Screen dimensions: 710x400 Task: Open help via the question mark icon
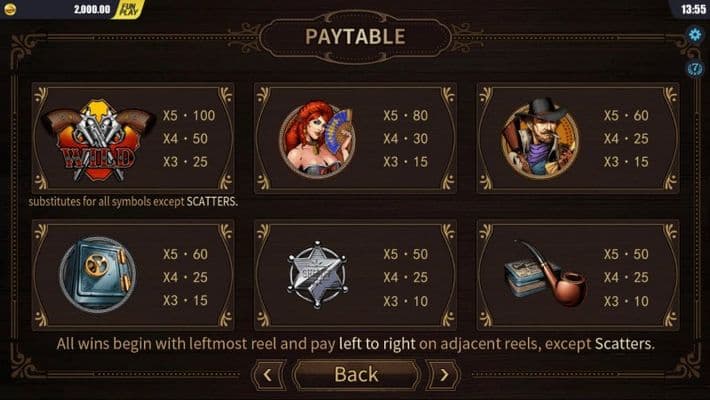695,68
